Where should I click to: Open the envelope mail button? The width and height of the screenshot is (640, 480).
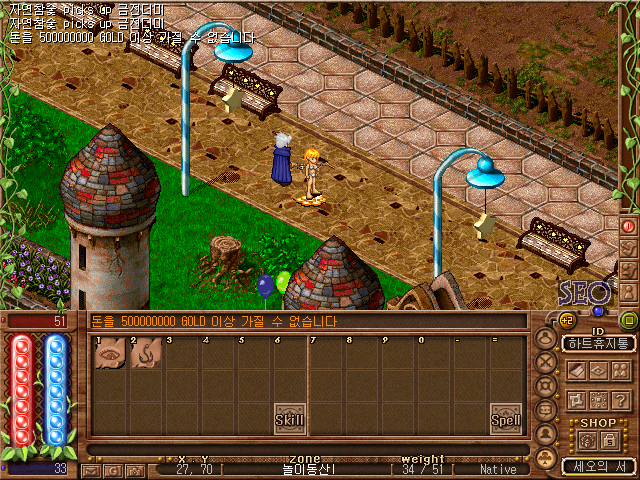point(91,469)
